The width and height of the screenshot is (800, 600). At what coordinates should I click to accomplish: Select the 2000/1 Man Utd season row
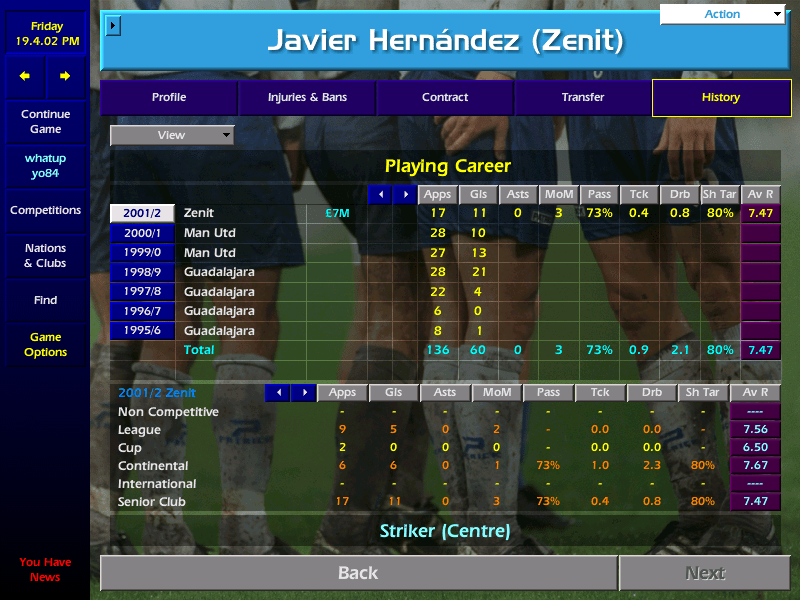coord(142,233)
